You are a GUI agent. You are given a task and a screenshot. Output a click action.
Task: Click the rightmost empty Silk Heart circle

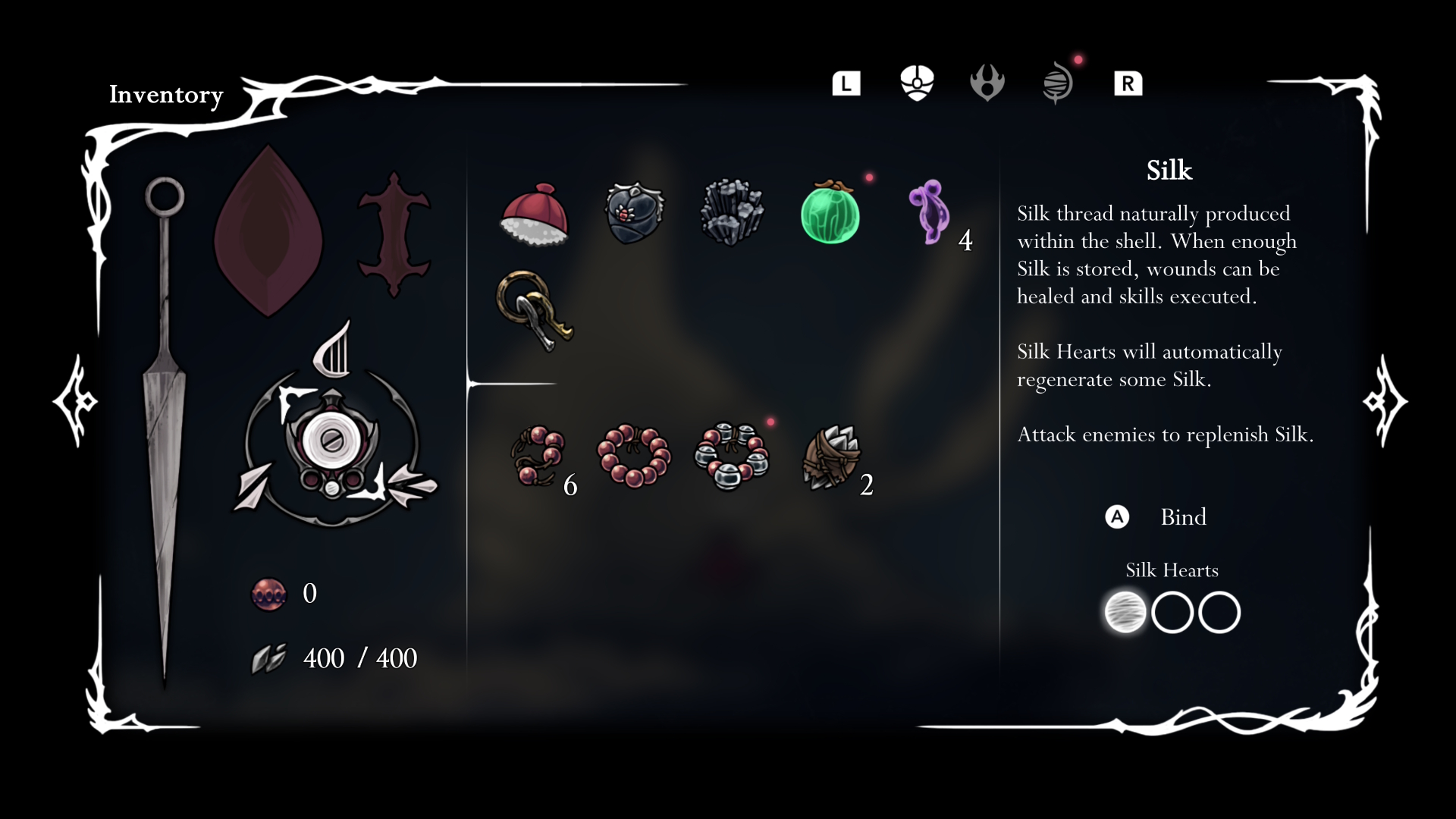coord(1221,613)
